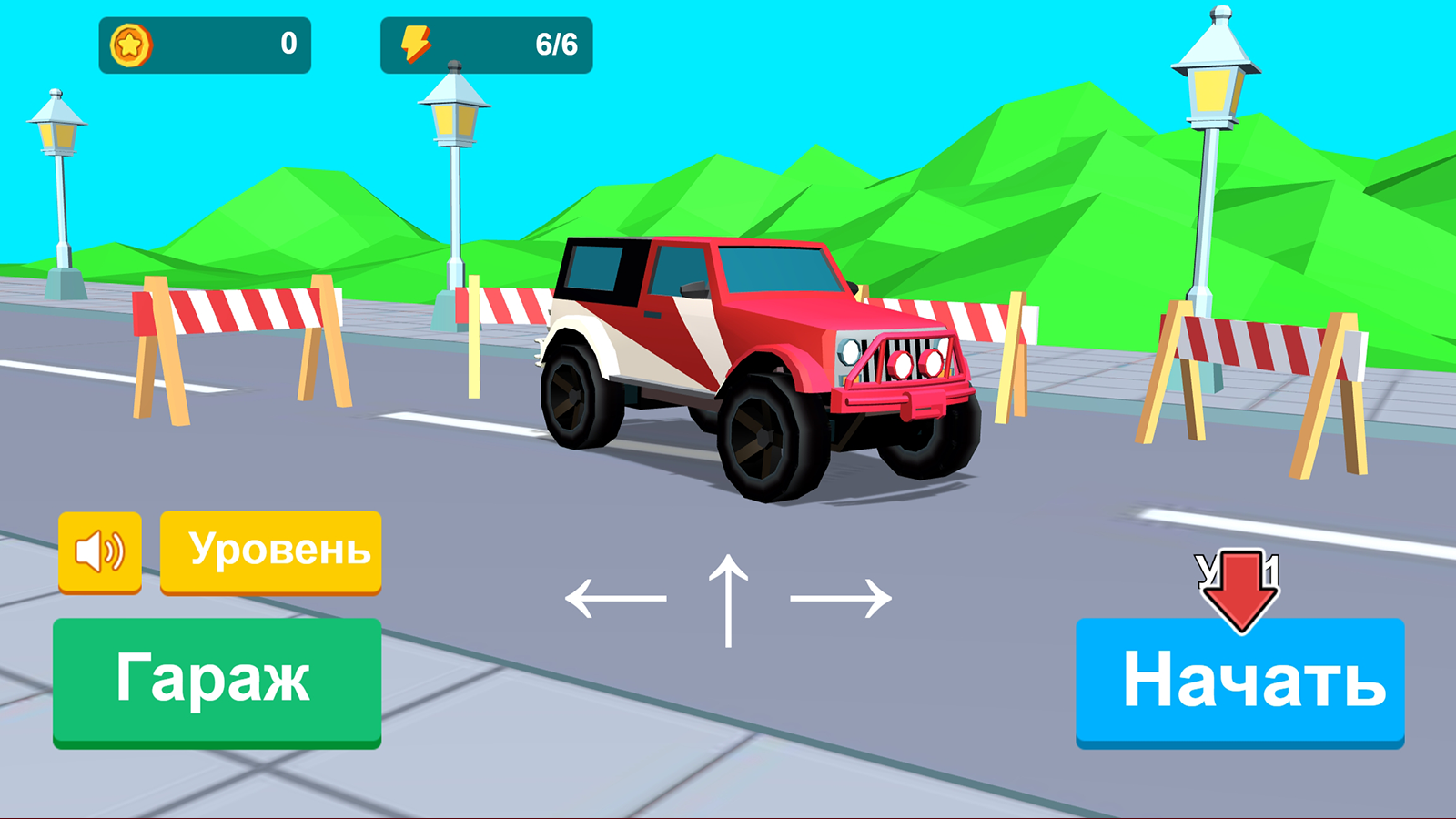The width and height of the screenshot is (1456, 819).
Task: Click the gold coin star icon
Action: pos(129,42)
